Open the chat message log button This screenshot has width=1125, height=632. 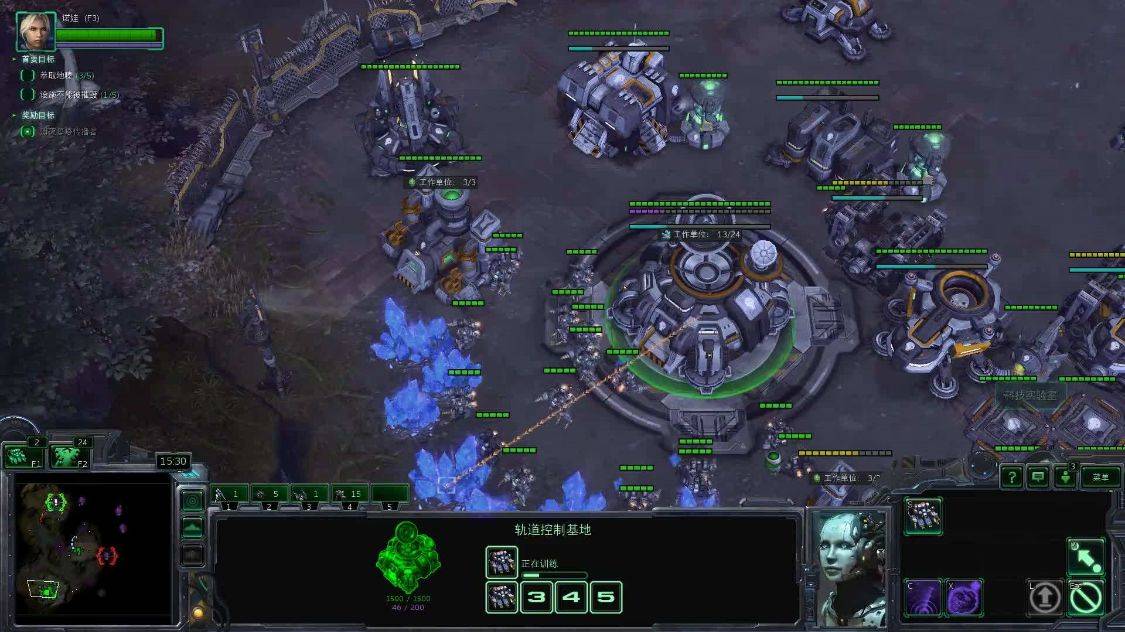tap(1038, 478)
